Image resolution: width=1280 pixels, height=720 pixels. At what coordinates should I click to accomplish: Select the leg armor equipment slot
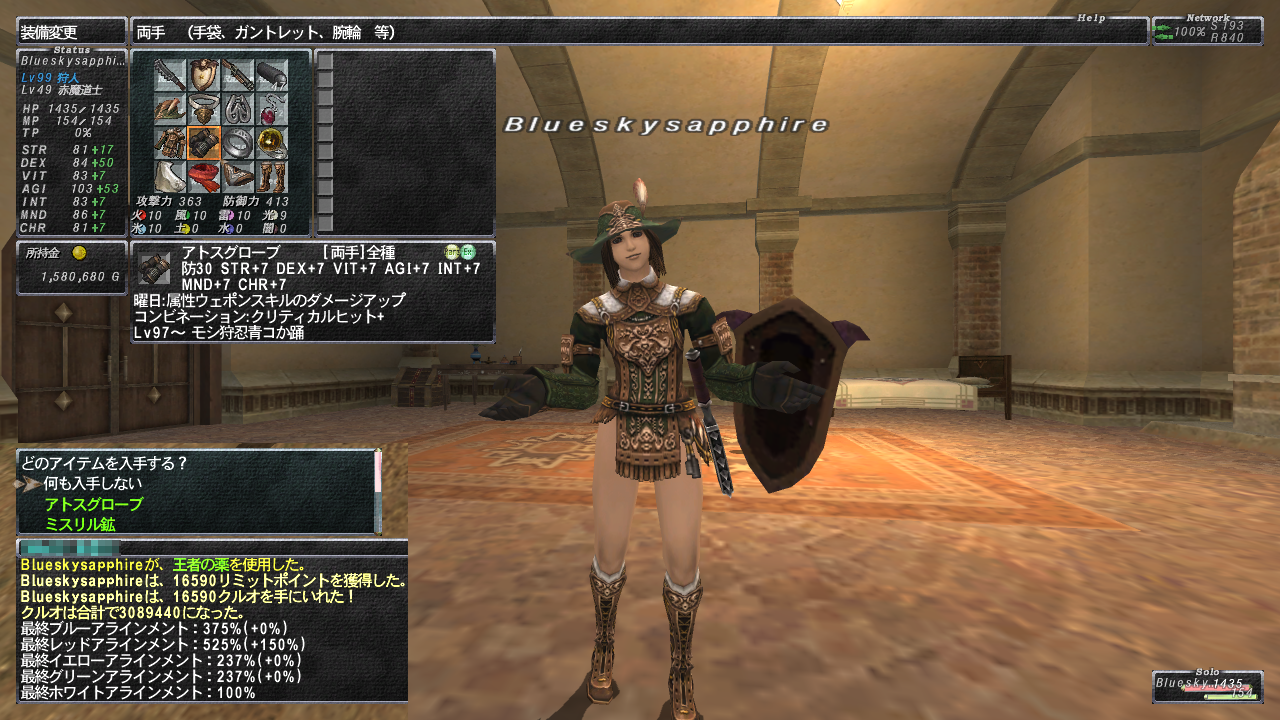[x=238, y=177]
